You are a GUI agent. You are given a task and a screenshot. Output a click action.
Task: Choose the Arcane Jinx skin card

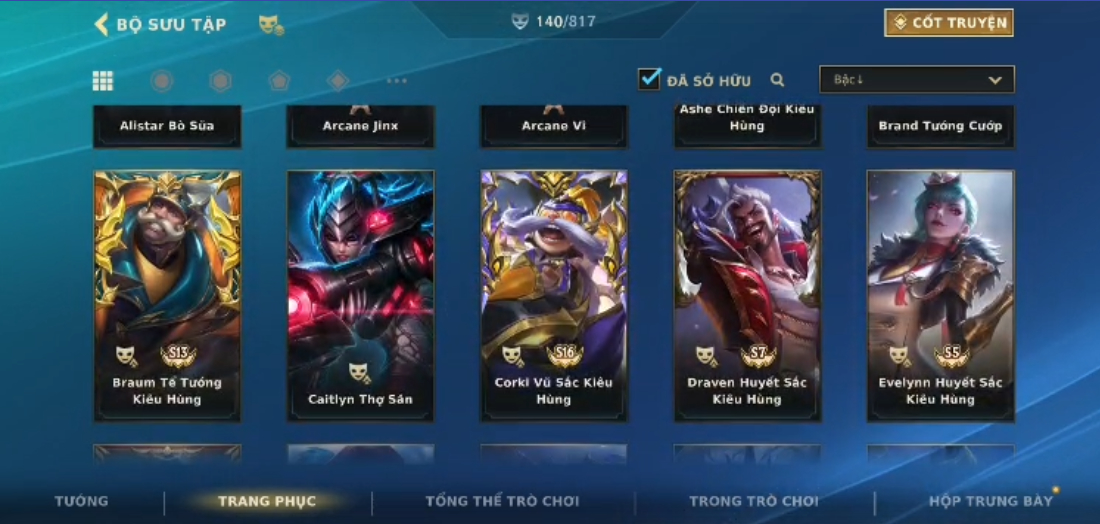coord(360,126)
